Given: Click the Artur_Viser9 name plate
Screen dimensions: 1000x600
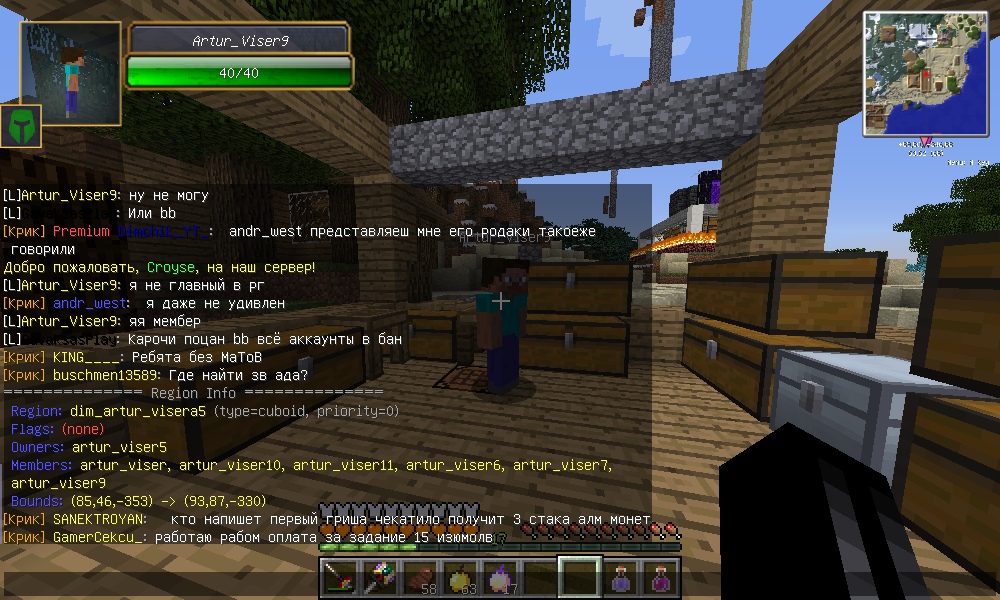Looking at the screenshot, I should (x=239, y=40).
